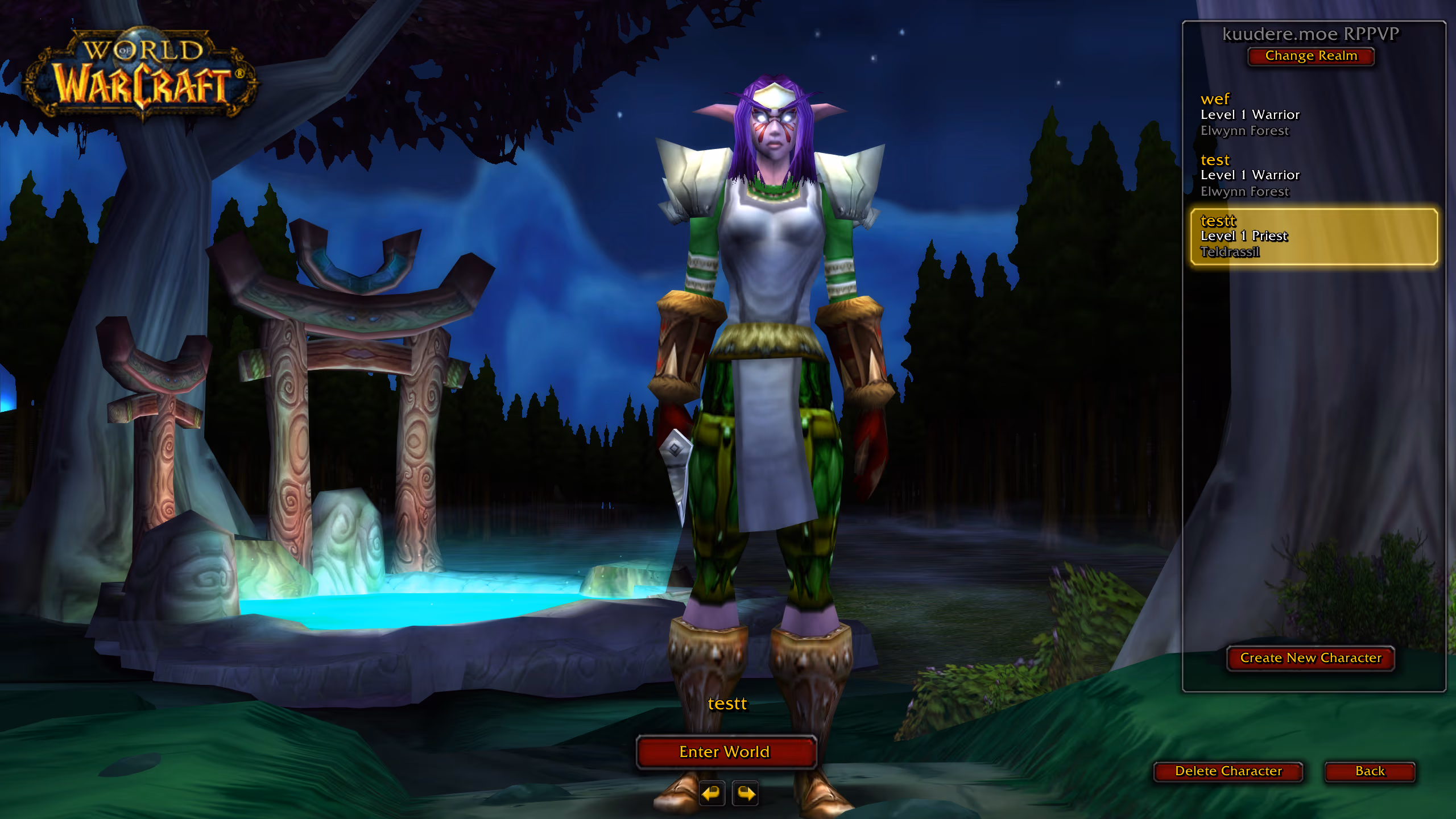Viewport: 1456px width, 819px height.
Task: Click the Enter World button
Action: pos(726,752)
